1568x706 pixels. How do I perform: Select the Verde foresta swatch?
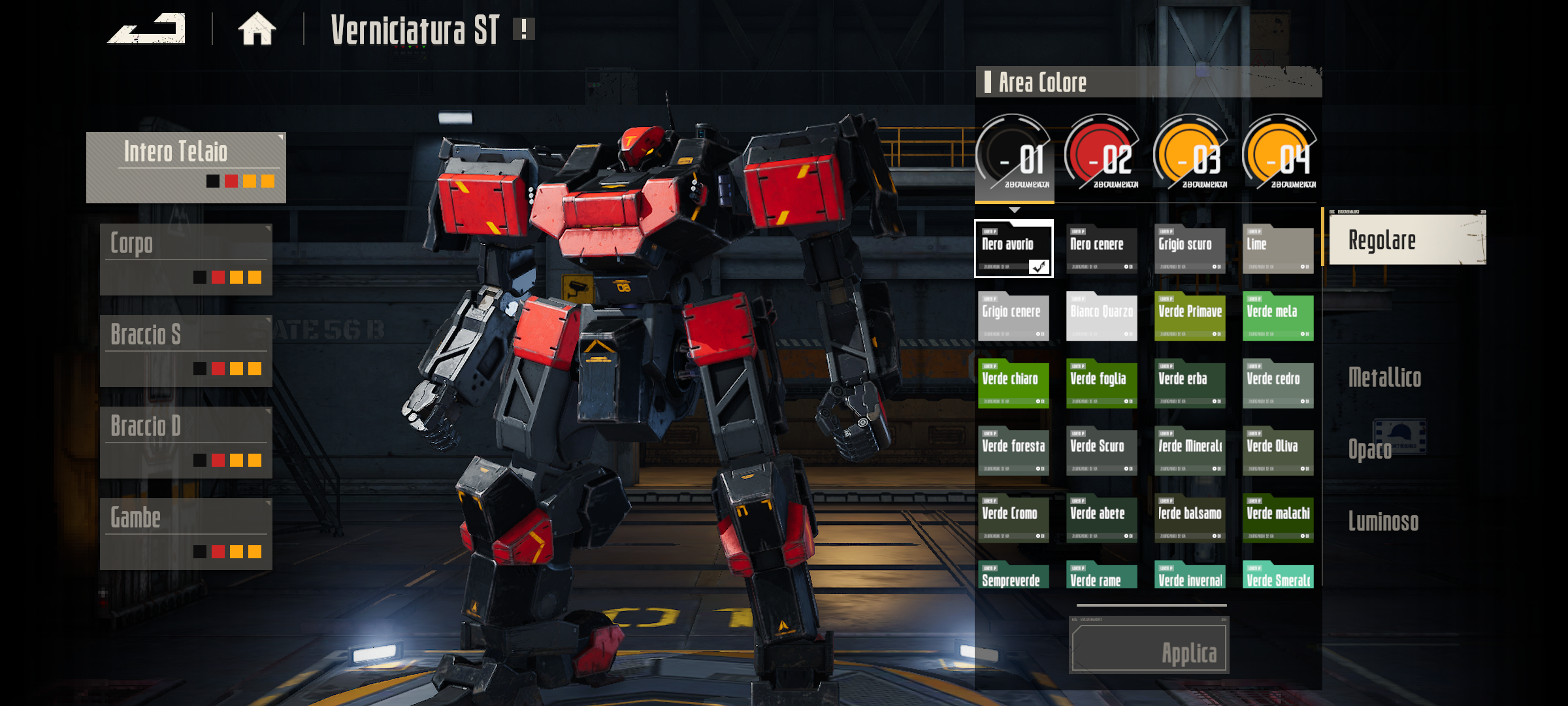pos(1013,451)
